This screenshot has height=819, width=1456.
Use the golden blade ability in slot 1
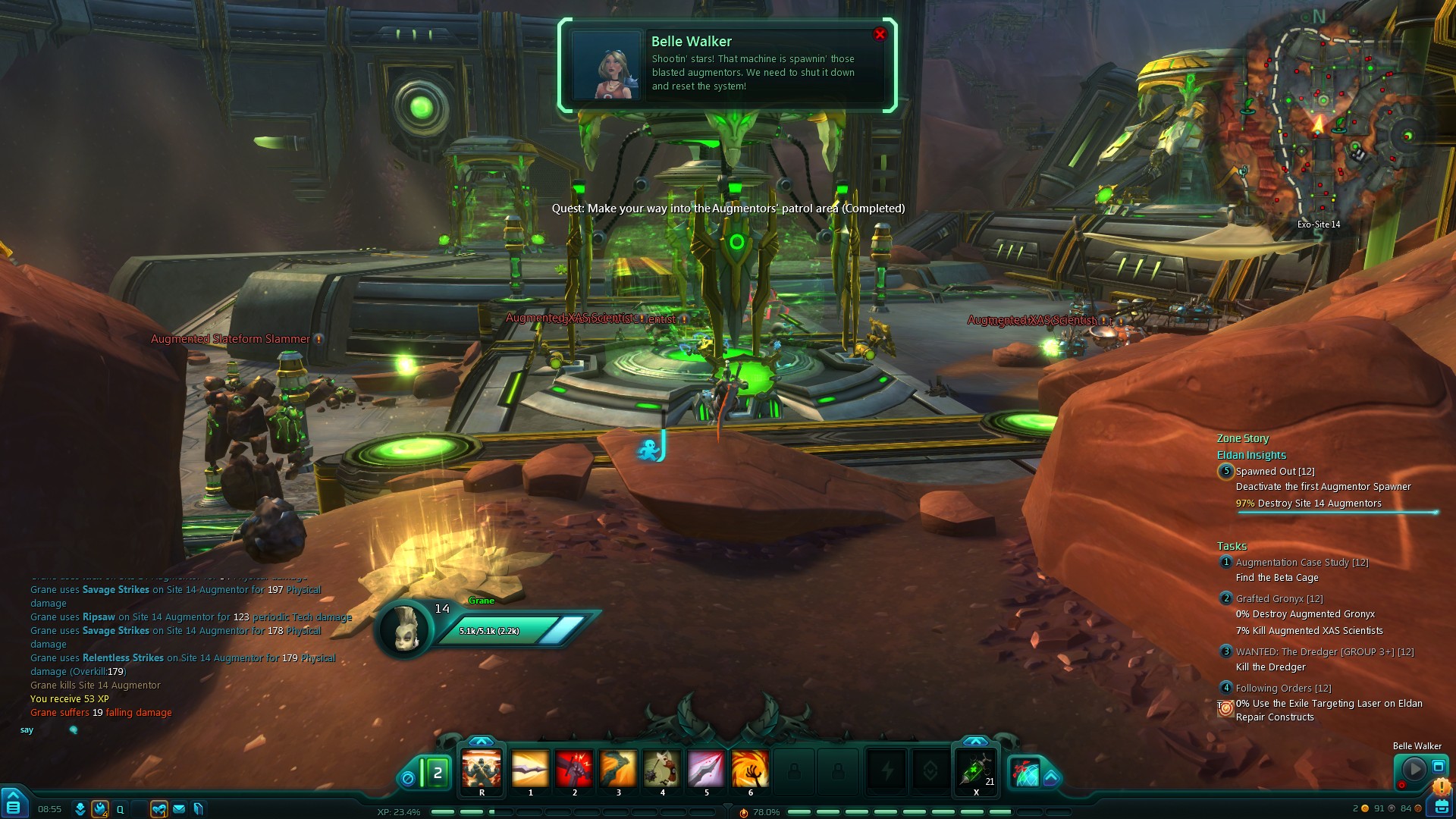pos(530,769)
